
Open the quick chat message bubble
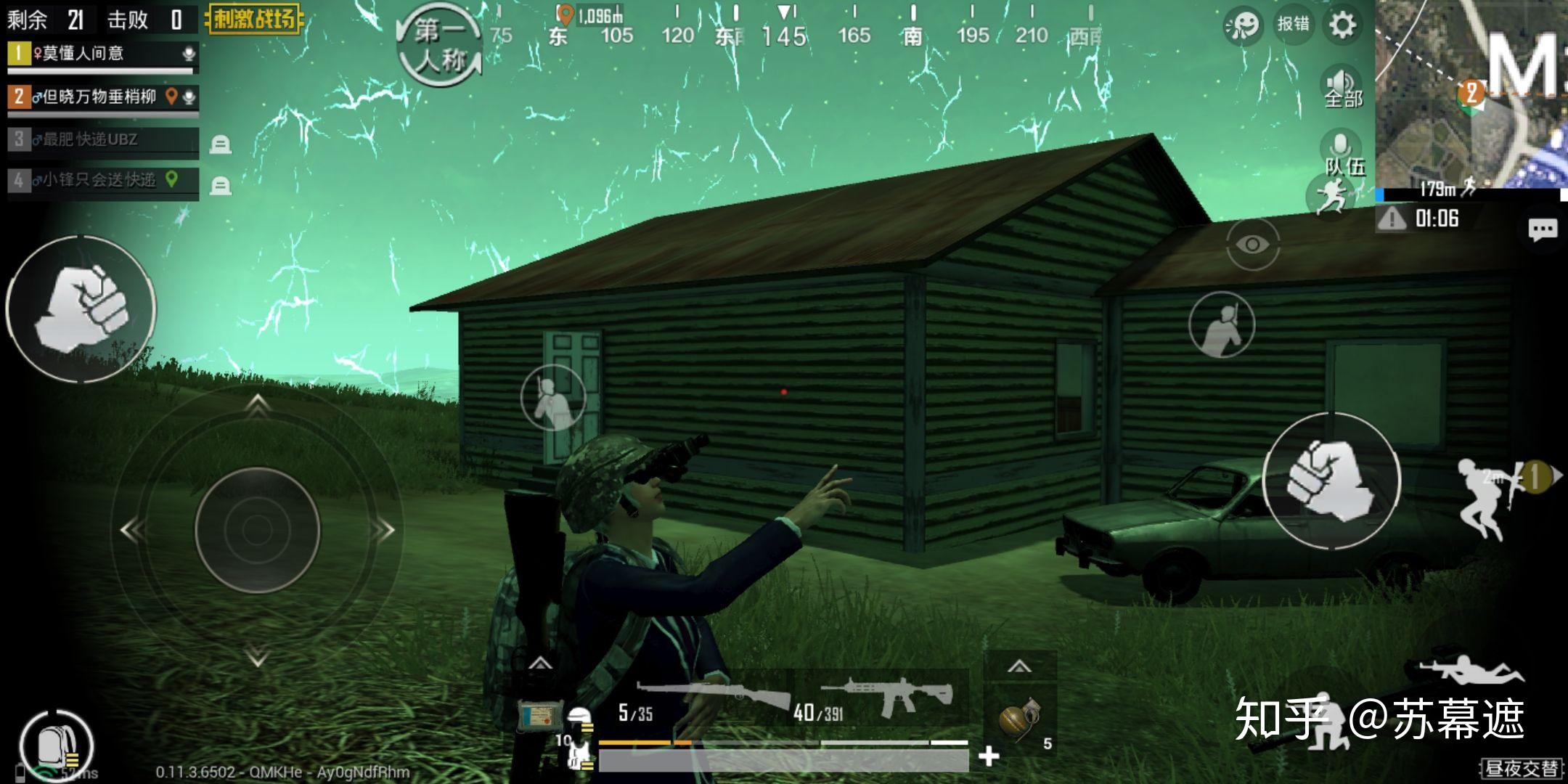[1542, 230]
